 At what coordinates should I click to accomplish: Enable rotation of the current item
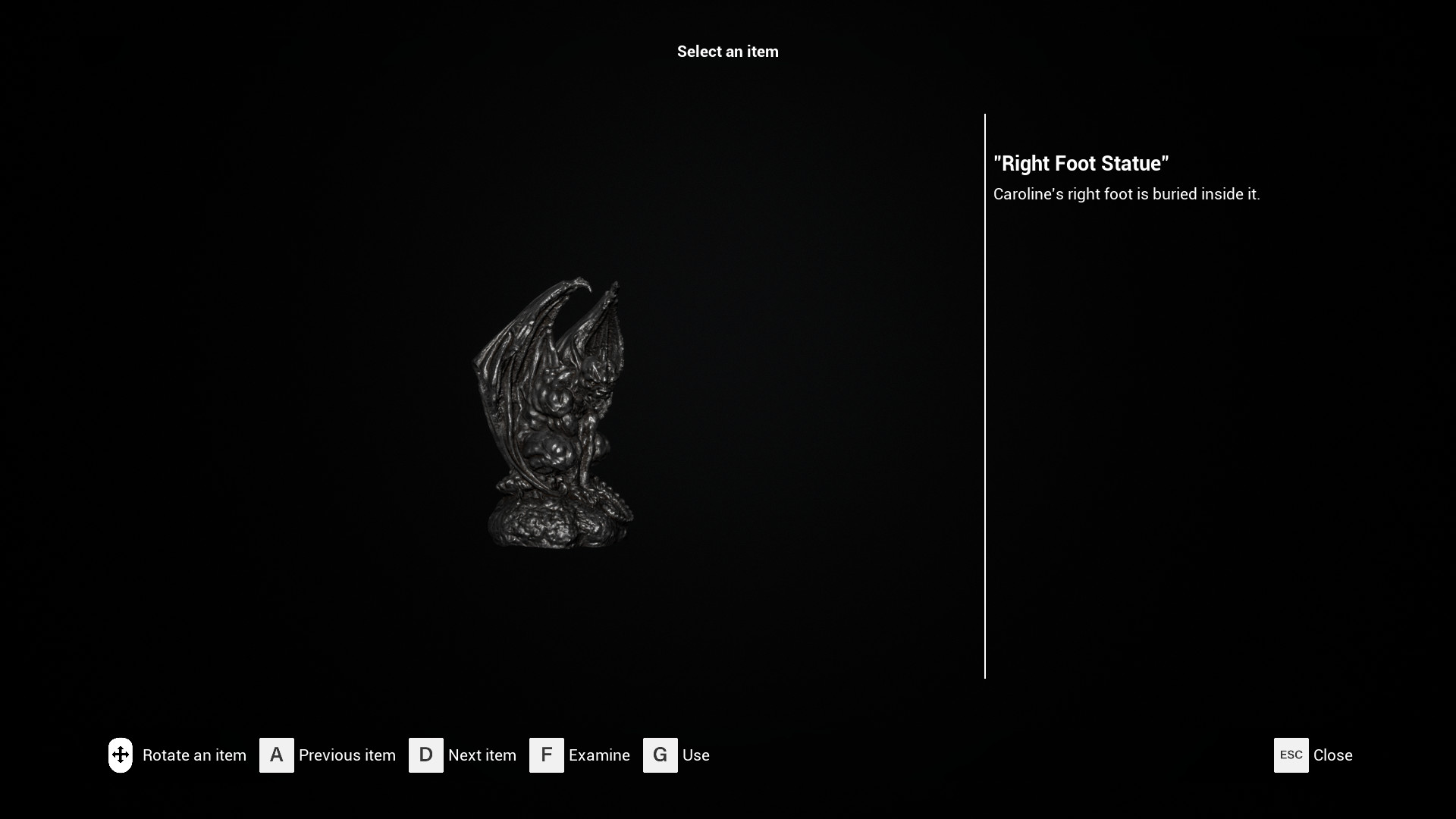click(195, 755)
